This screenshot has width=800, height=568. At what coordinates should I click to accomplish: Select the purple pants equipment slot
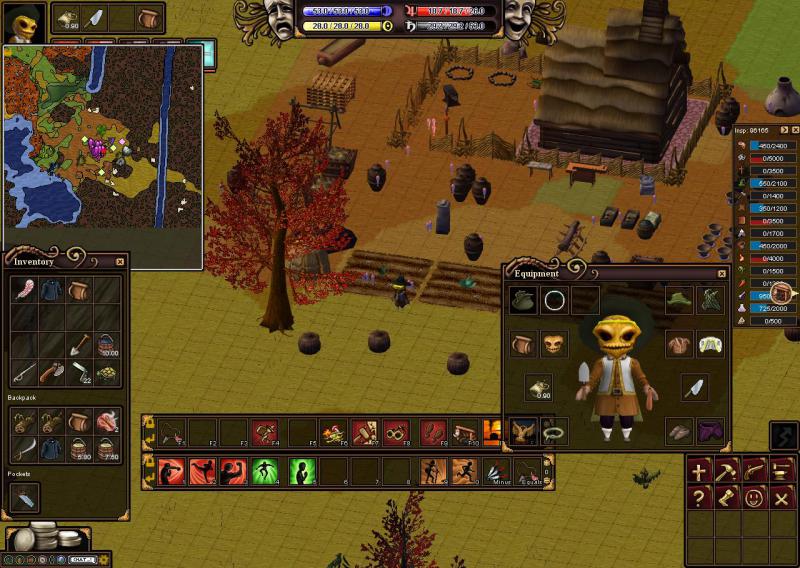710,431
